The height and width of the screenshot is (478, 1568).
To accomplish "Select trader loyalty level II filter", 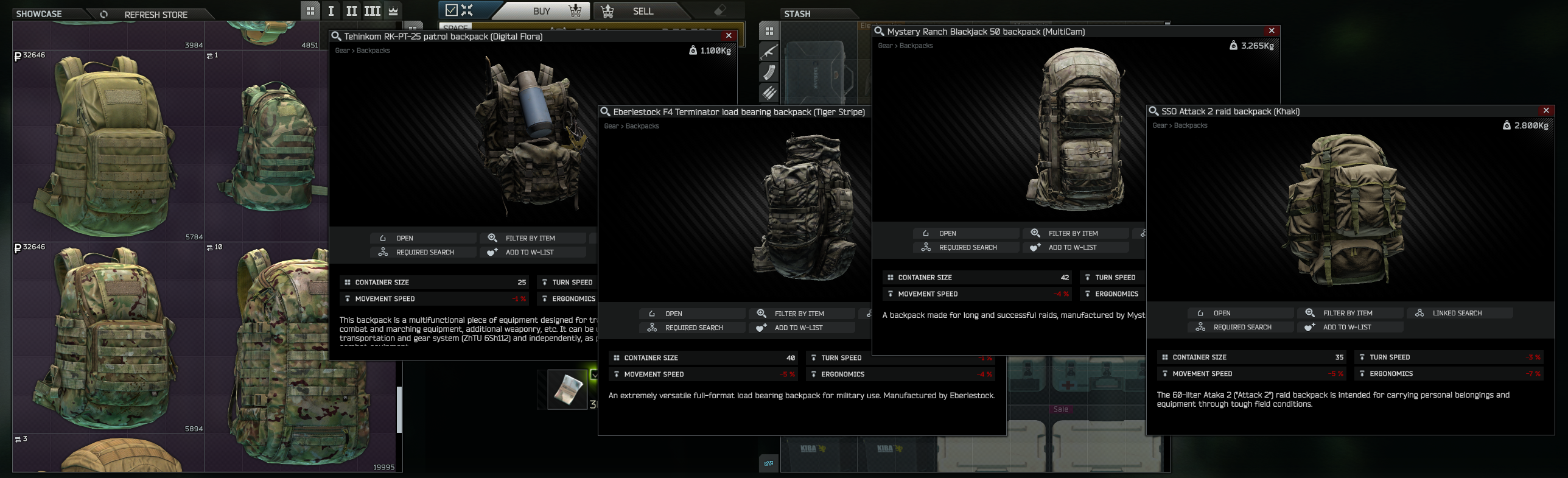I will 351,10.
